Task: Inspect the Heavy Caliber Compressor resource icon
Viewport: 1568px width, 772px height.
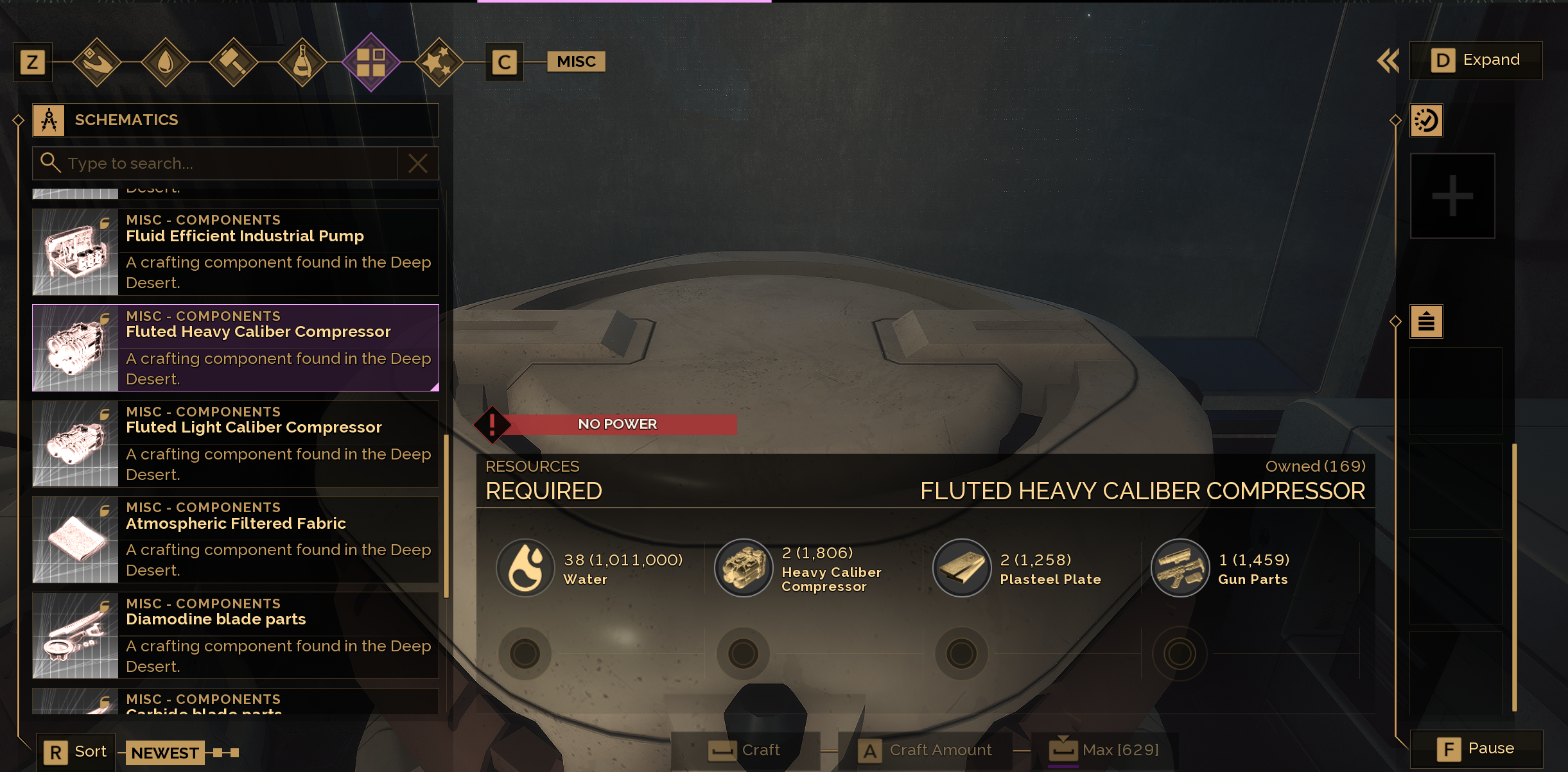Action: 744,568
